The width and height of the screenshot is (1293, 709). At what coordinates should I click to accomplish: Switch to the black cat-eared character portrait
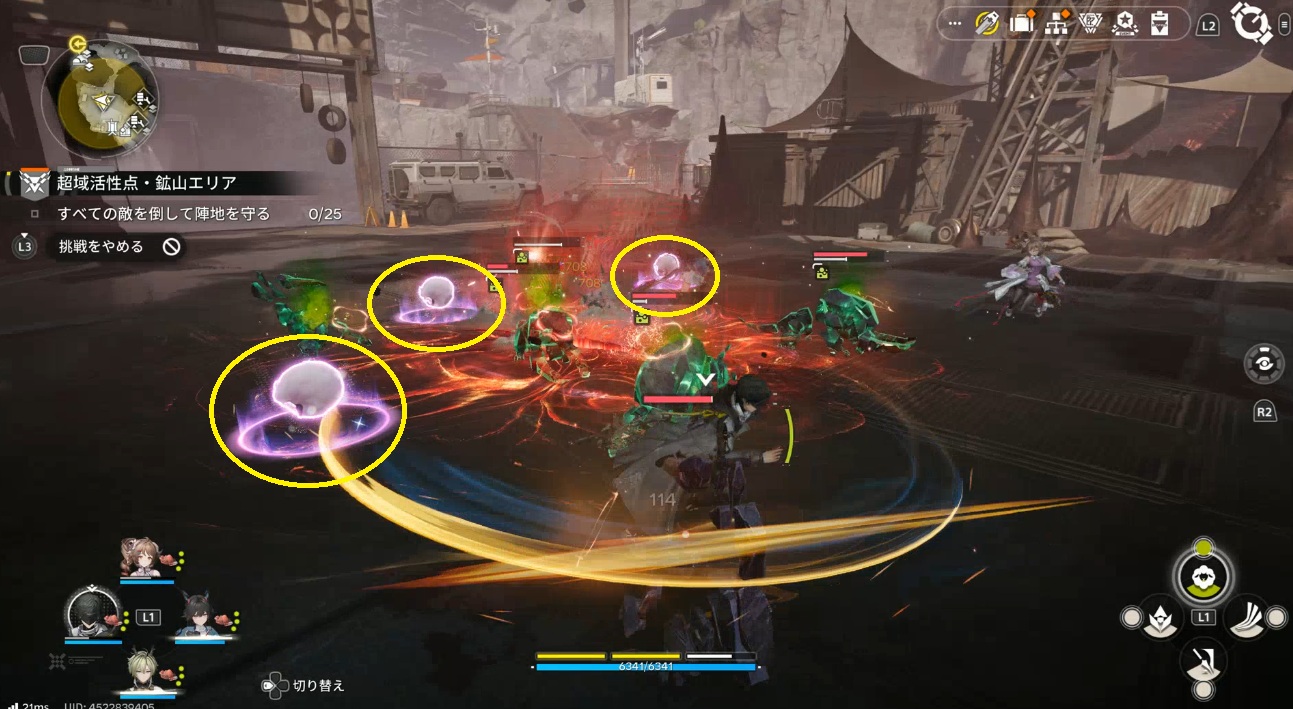tap(198, 613)
